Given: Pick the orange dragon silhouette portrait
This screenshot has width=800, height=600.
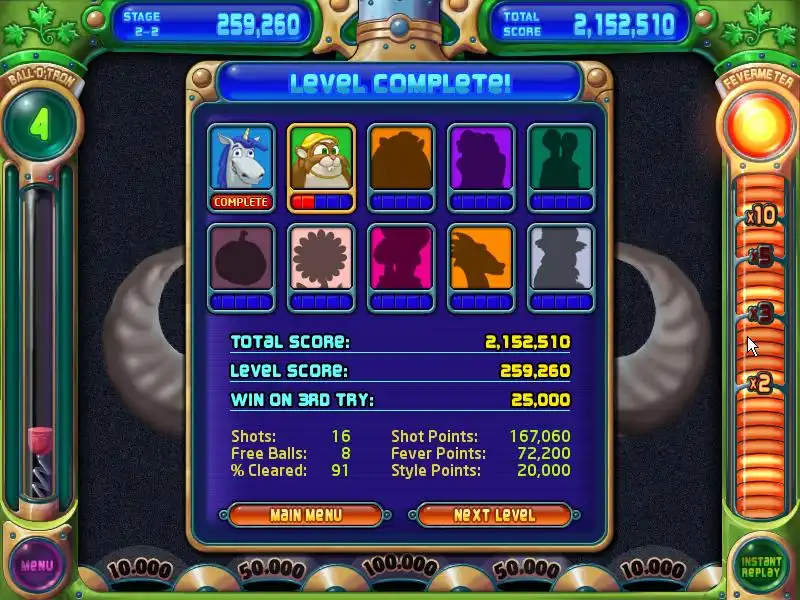Looking at the screenshot, I should pyautogui.click(x=481, y=259).
